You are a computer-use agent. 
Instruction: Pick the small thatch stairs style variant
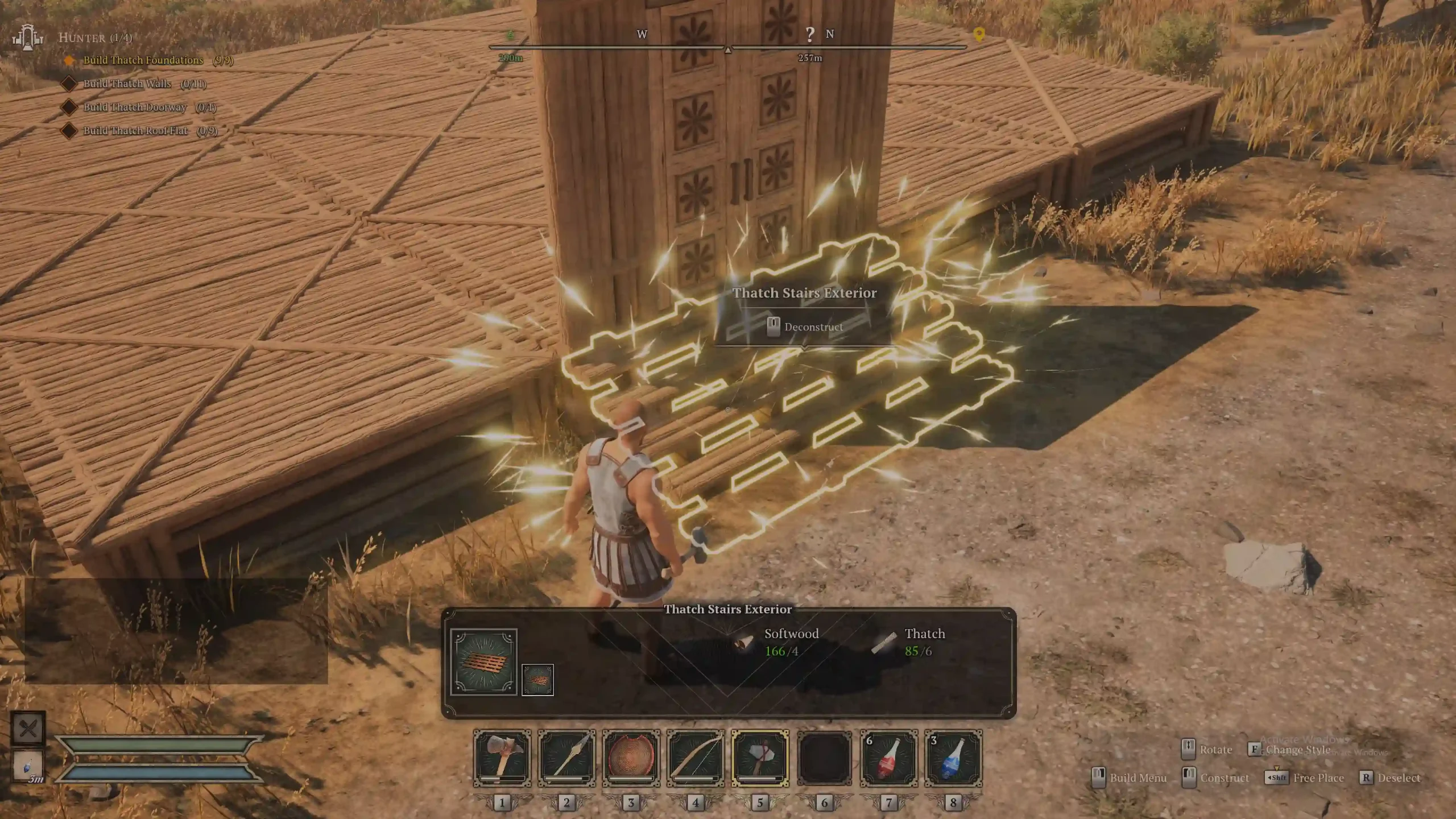click(537, 679)
